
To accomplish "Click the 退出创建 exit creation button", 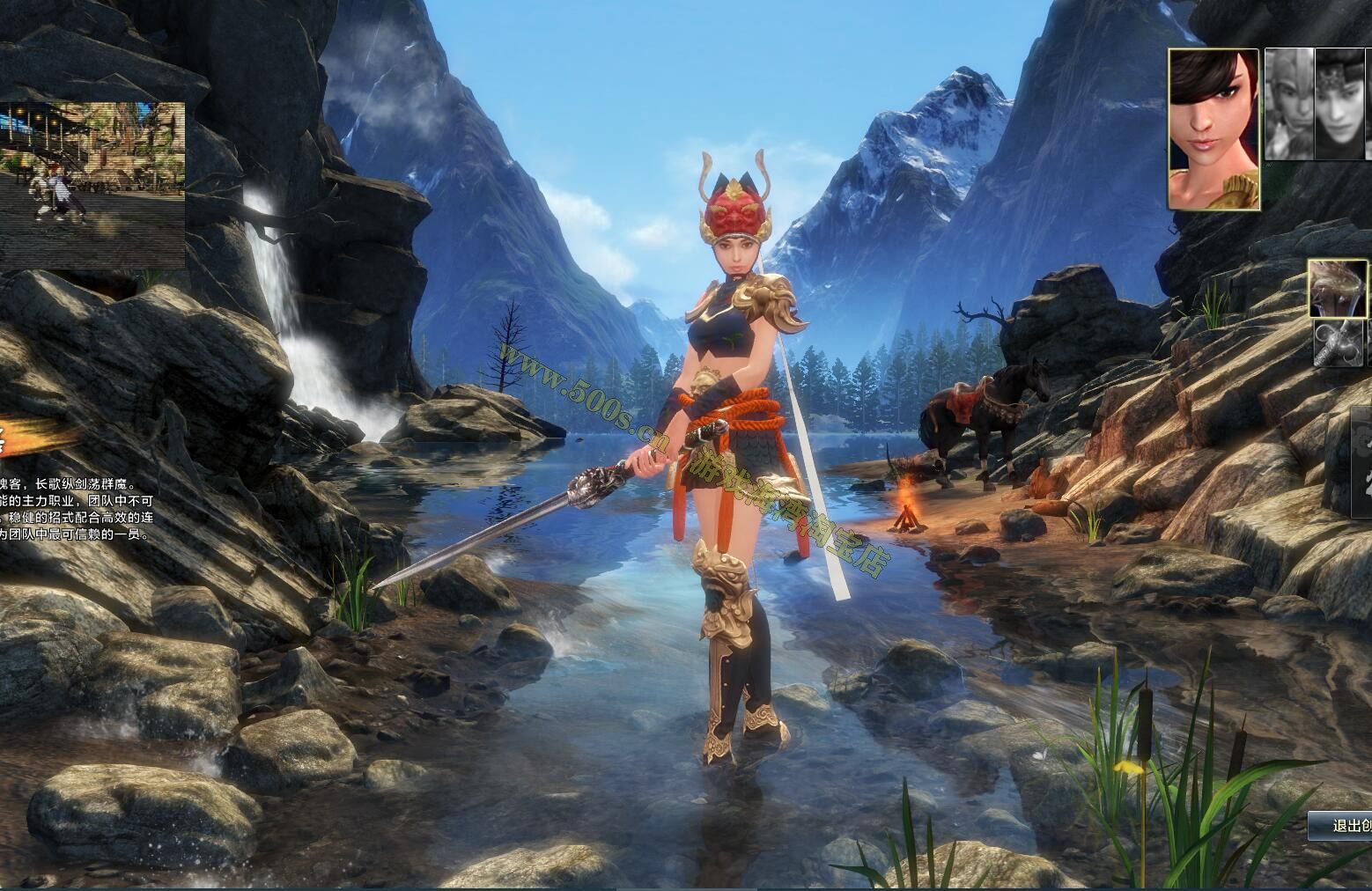I will coord(1340,825).
